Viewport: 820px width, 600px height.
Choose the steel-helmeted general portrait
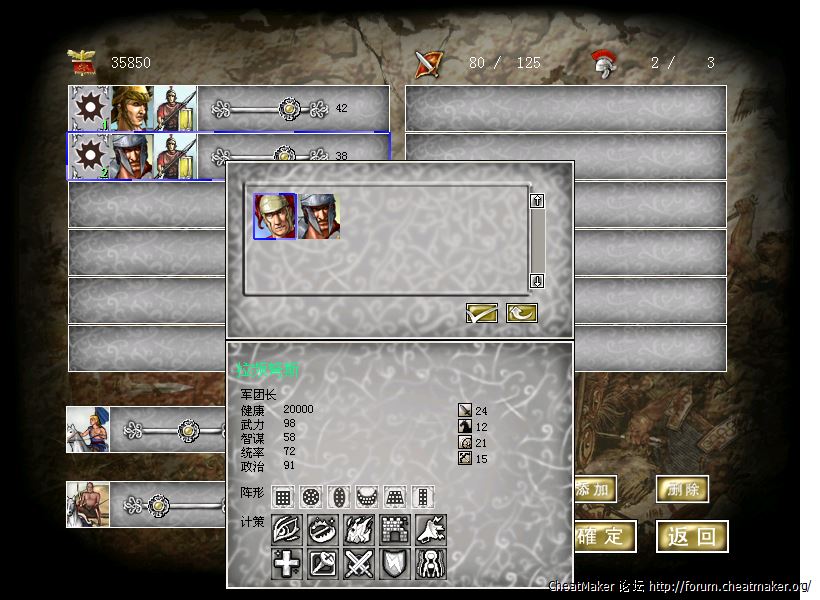319,216
